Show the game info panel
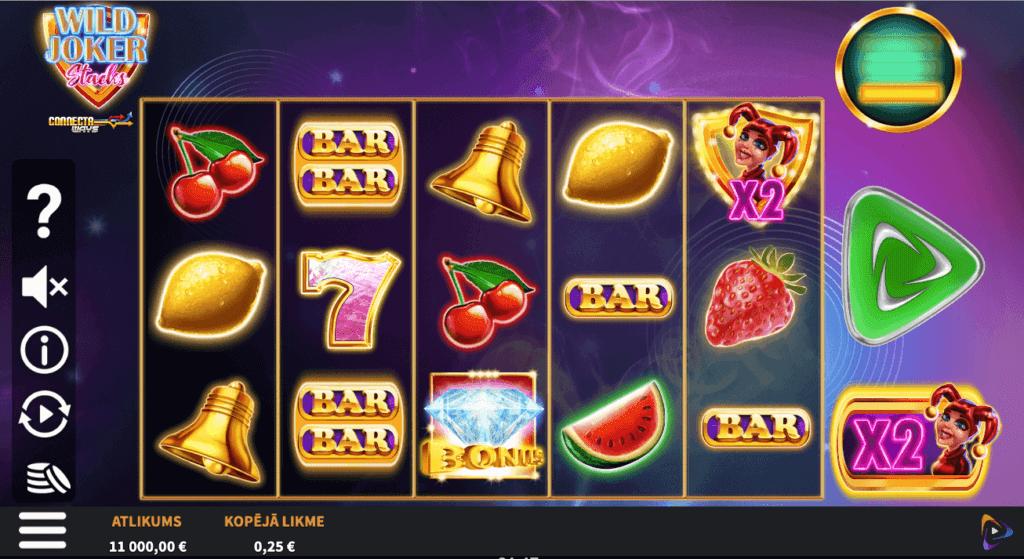Viewport: 1024px width, 559px height. (x=44, y=350)
